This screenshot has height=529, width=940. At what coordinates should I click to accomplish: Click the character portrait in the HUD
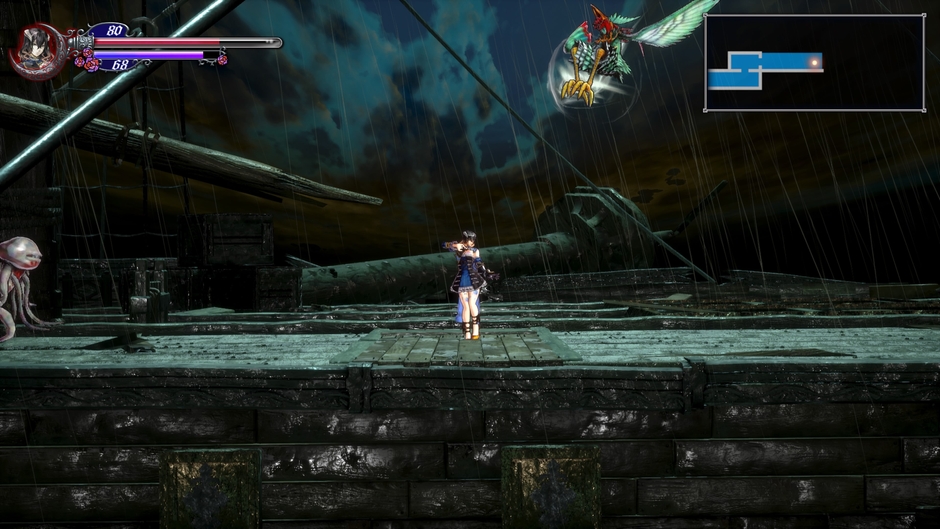click(38, 49)
